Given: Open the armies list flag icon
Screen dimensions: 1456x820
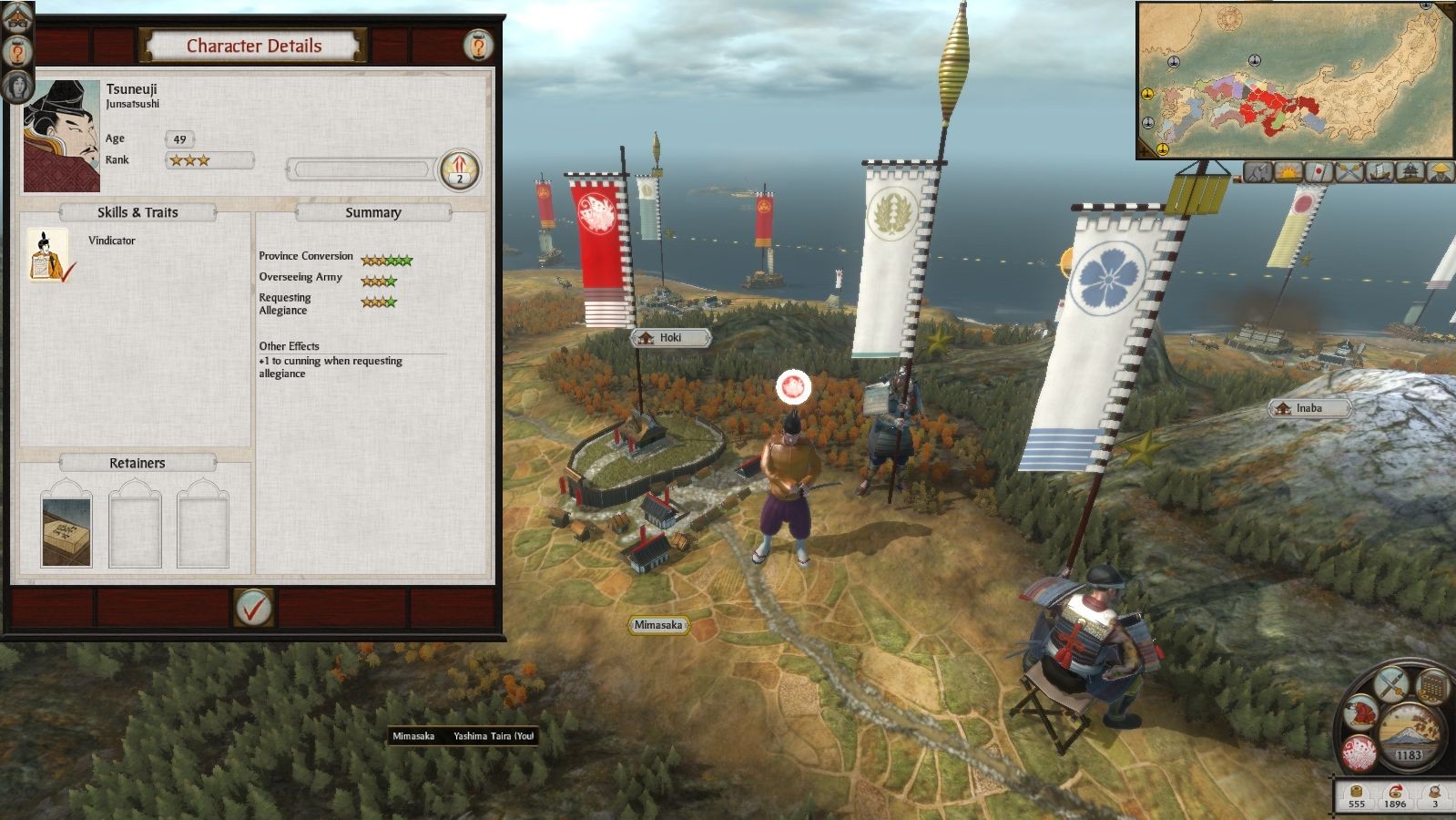Looking at the screenshot, I should [1317, 170].
